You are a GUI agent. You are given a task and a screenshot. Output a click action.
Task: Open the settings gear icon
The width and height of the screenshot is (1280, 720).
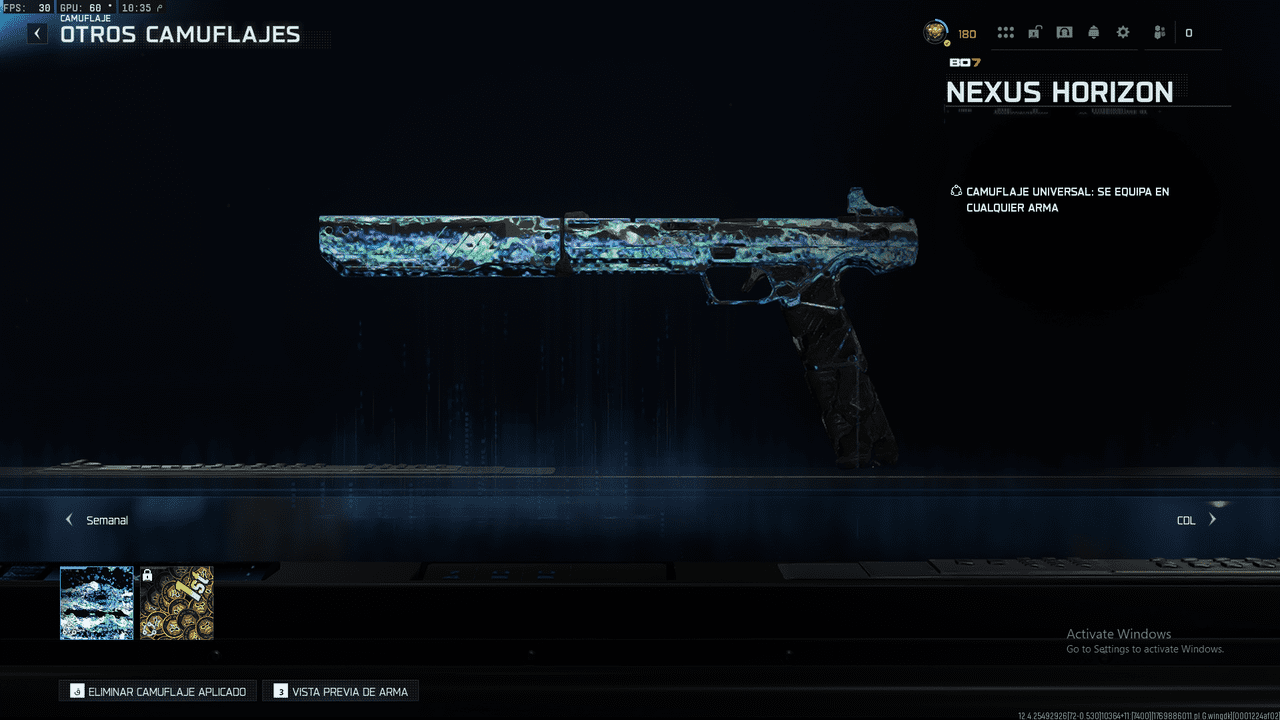[1122, 32]
